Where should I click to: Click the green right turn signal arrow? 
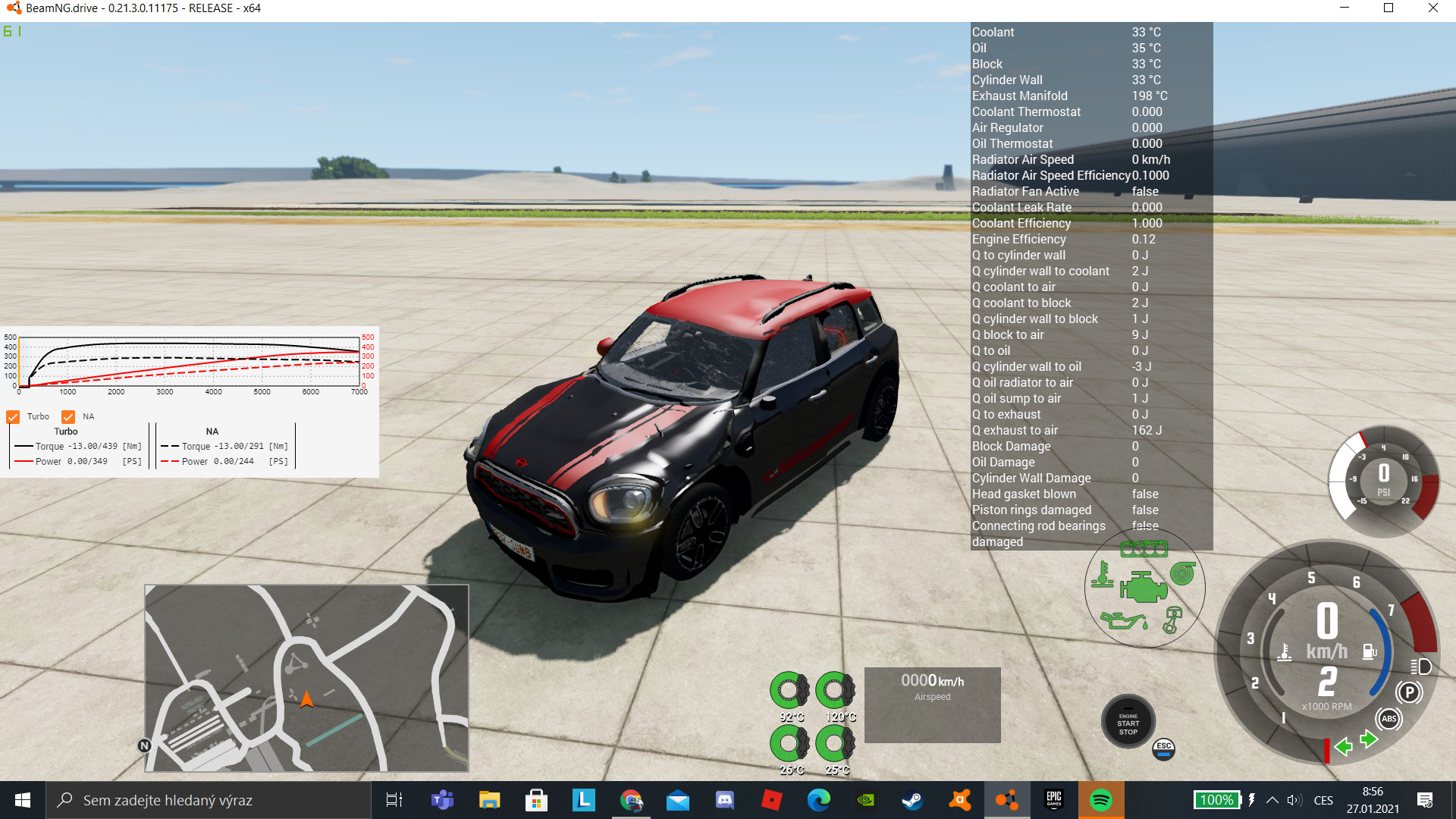tap(1368, 738)
